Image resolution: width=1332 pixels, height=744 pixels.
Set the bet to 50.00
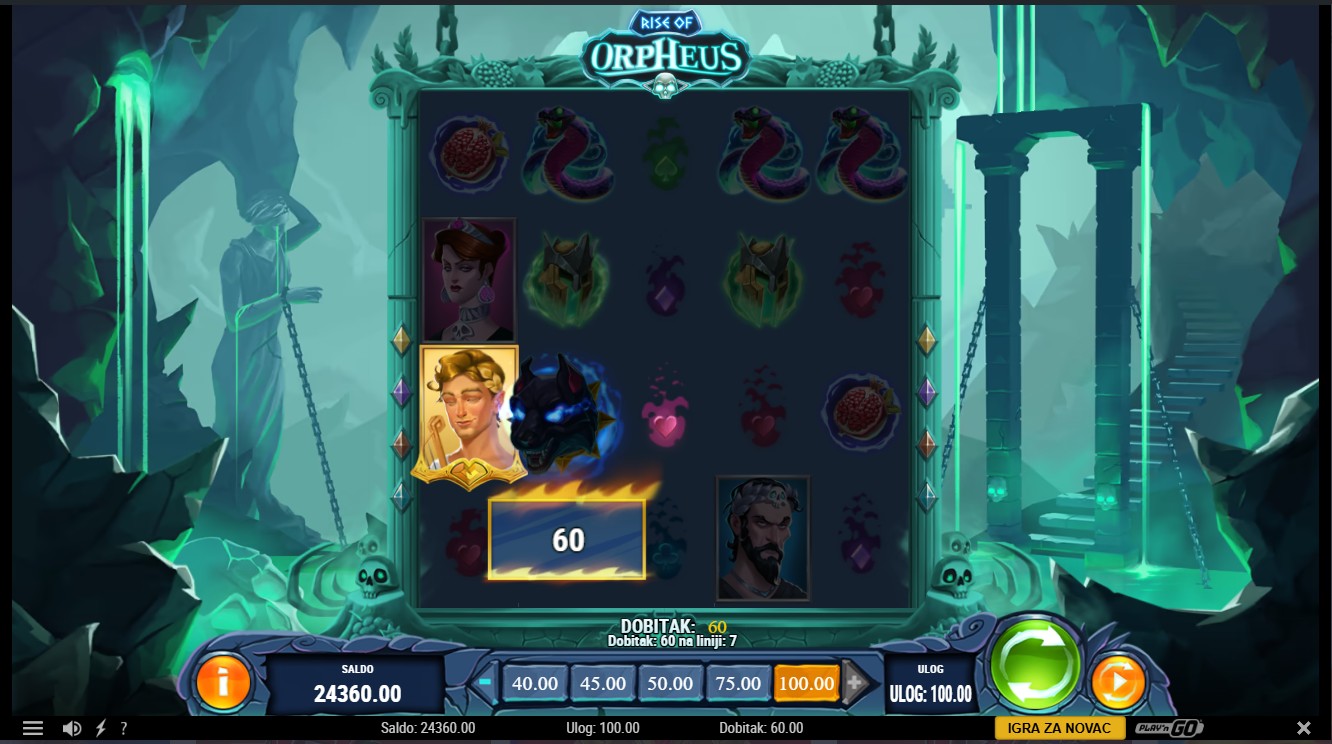coord(670,684)
